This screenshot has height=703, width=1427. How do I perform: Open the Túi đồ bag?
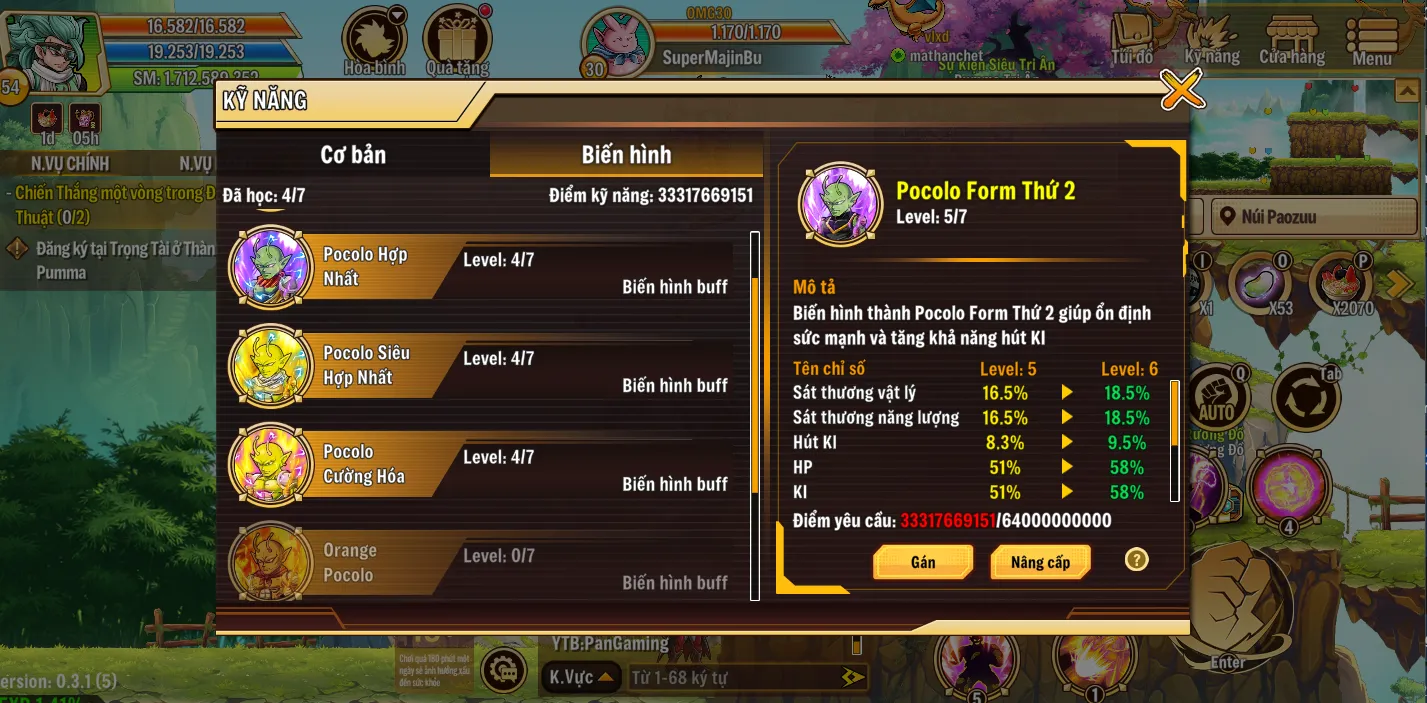(x=1132, y=40)
